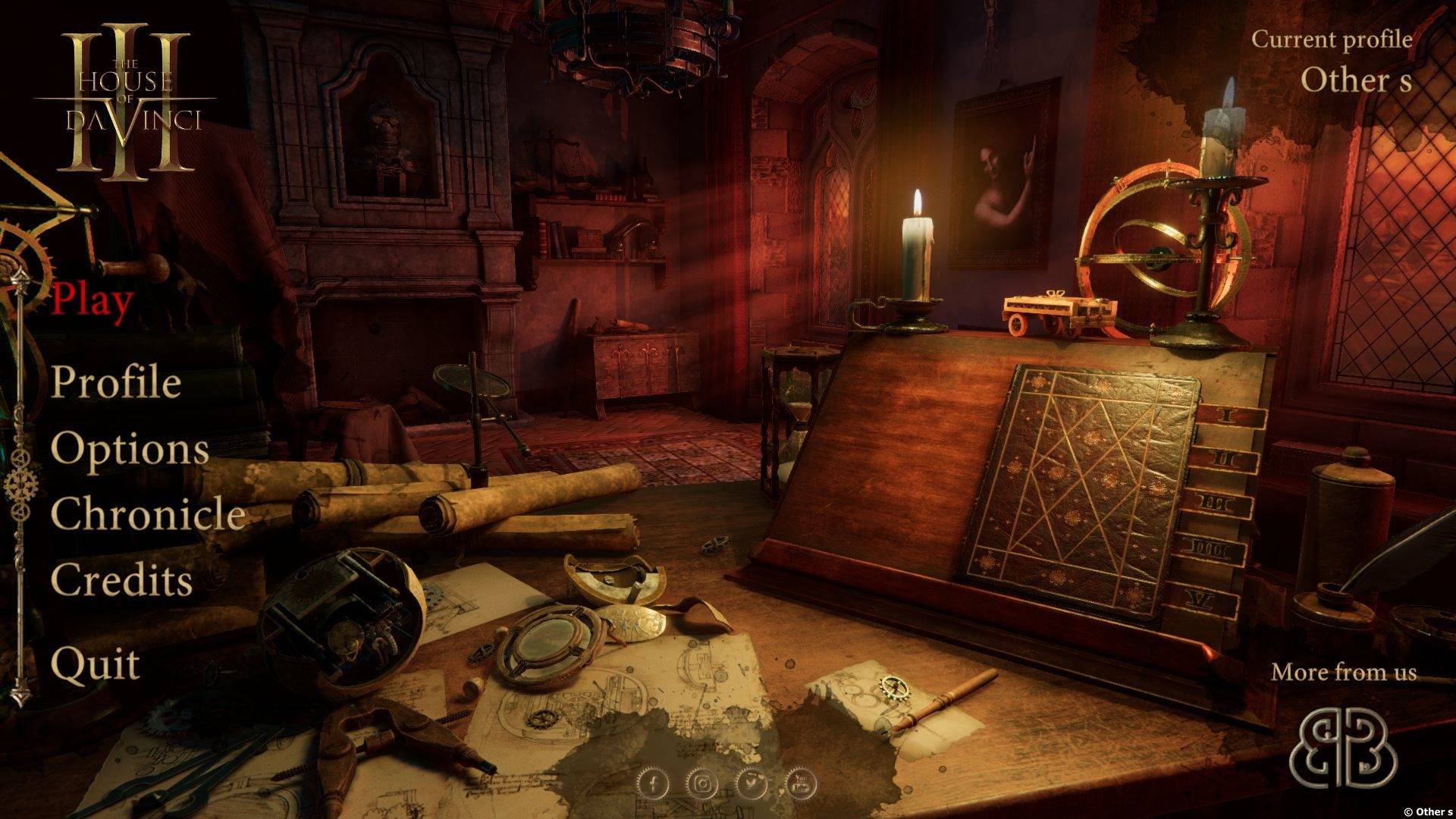Open the Profile menu
The height and width of the screenshot is (819, 1456).
[x=116, y=381]
